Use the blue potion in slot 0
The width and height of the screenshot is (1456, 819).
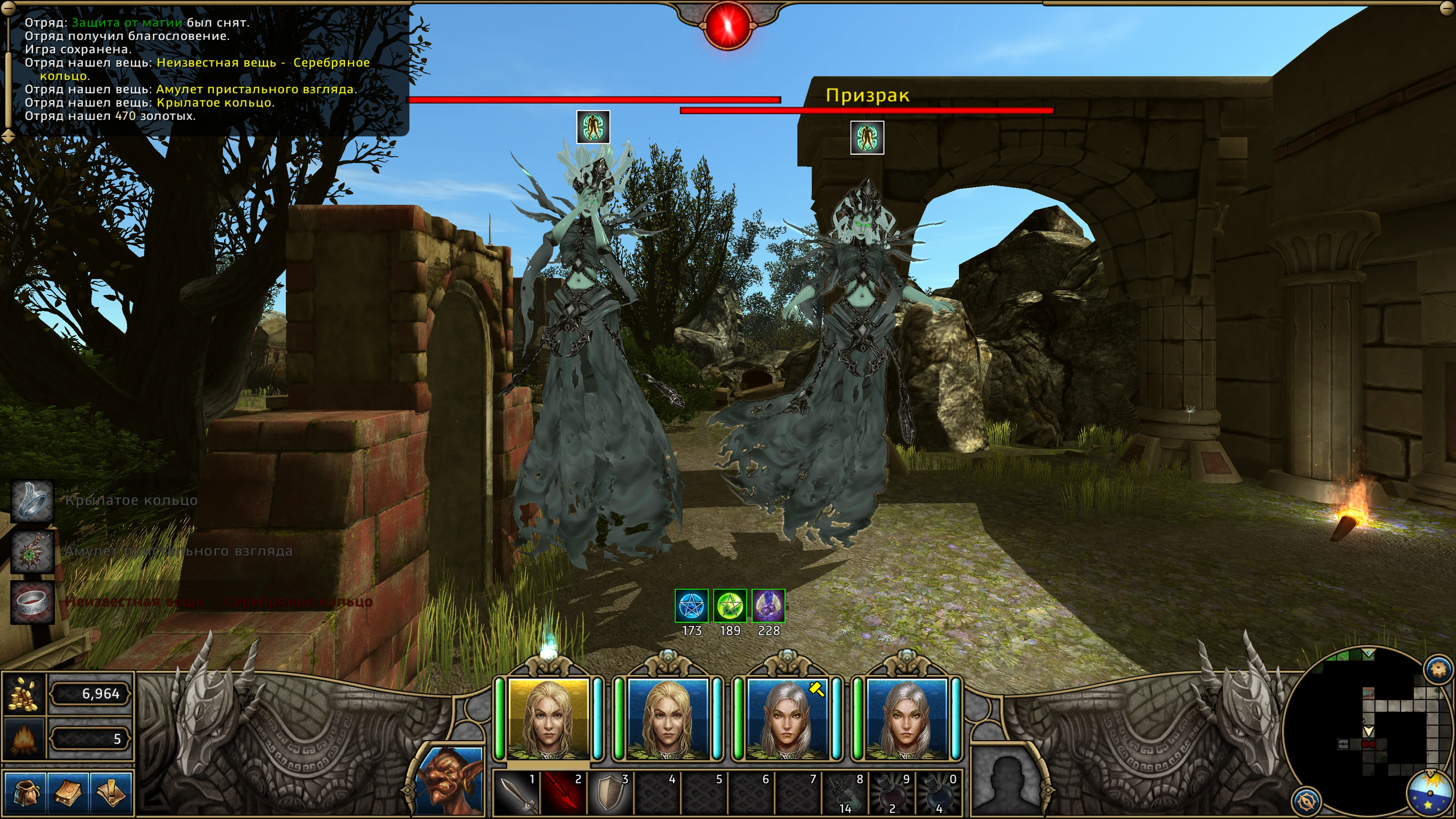point(938,793)
